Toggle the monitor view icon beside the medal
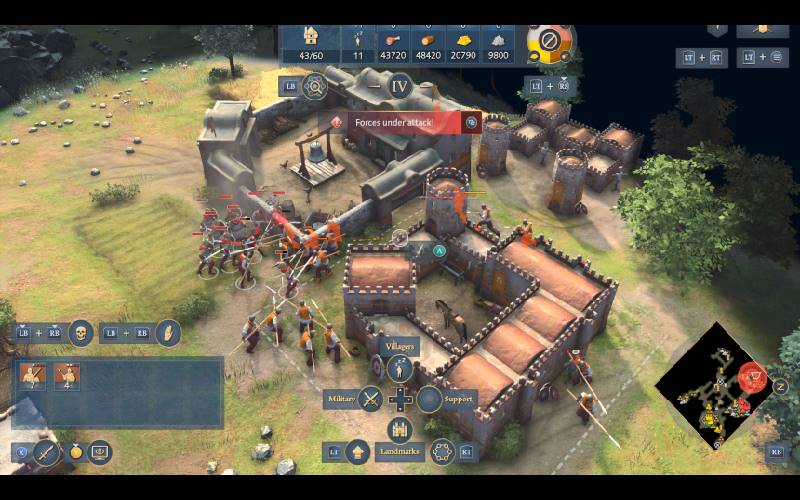Screen dimensions: 800x500 (100, 452)
